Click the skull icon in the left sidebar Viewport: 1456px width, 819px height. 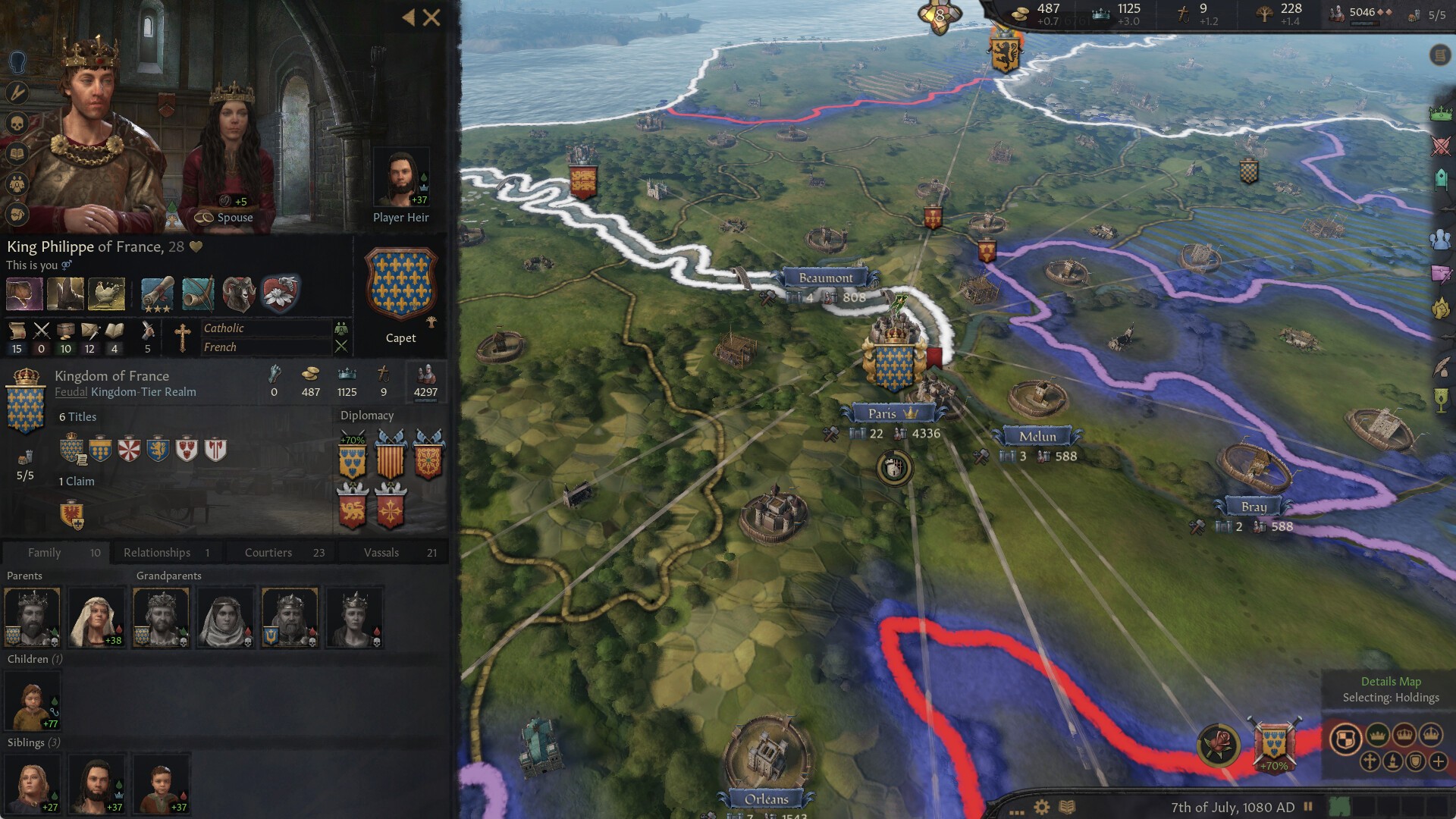(x=17, y=123)
